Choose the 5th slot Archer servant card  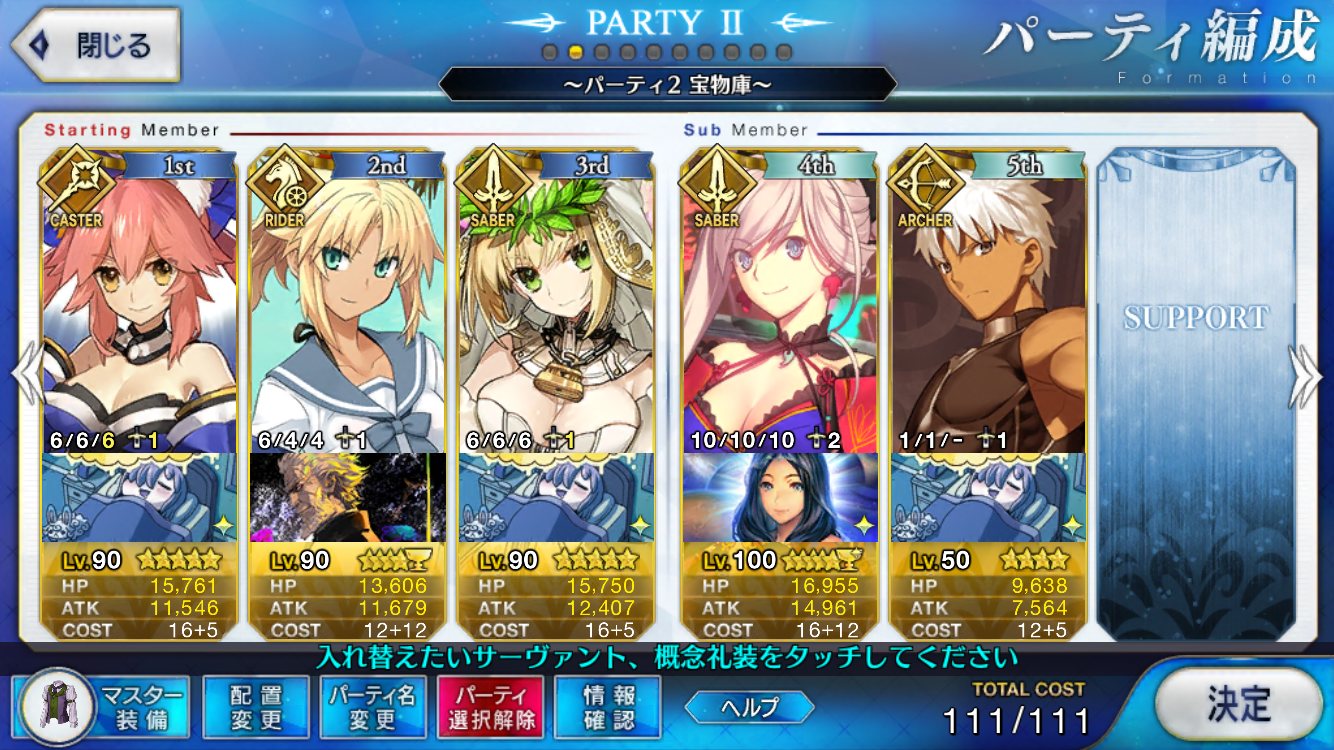(987, 310)
